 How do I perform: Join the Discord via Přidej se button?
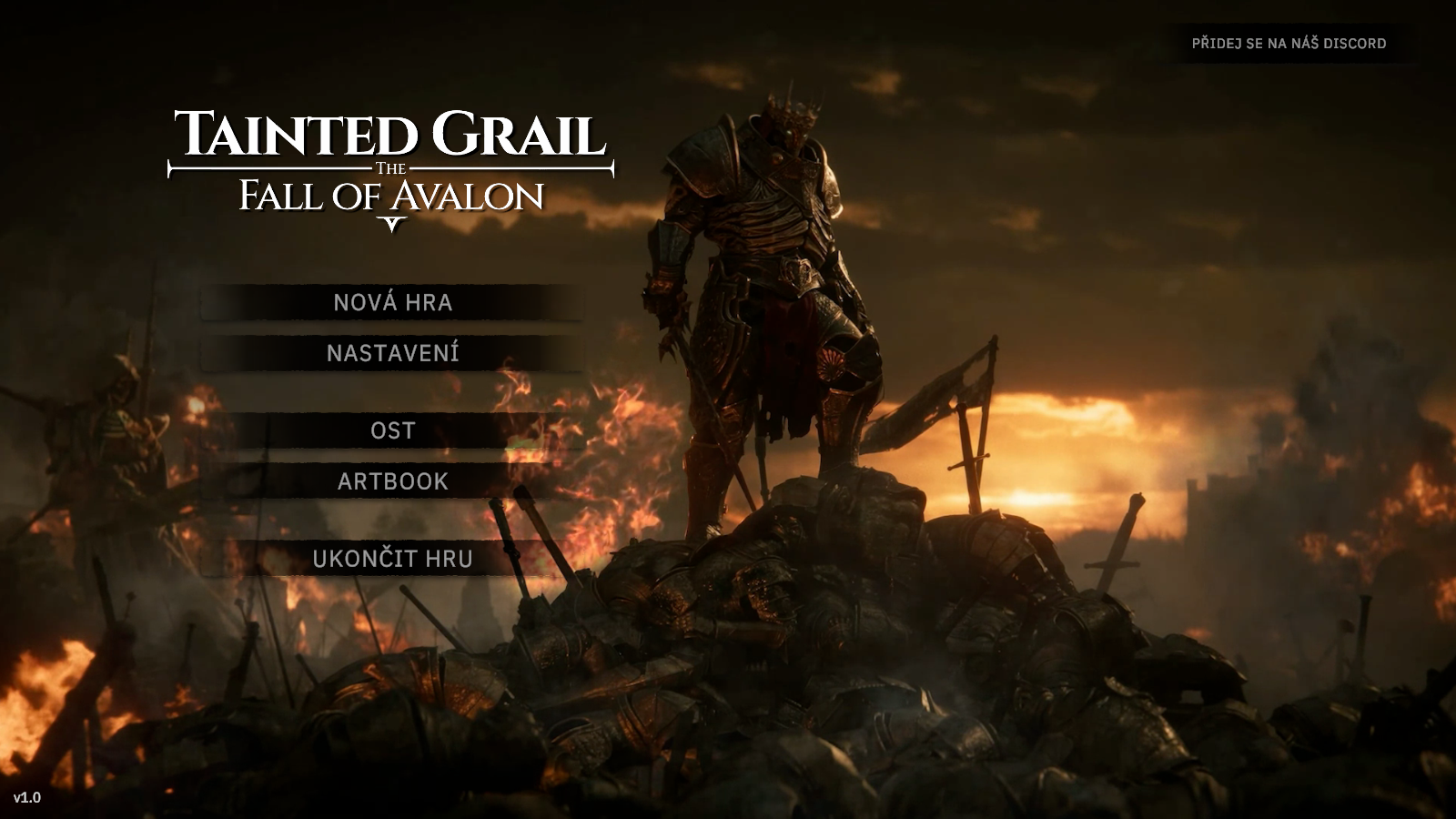tap(1289, 44)
